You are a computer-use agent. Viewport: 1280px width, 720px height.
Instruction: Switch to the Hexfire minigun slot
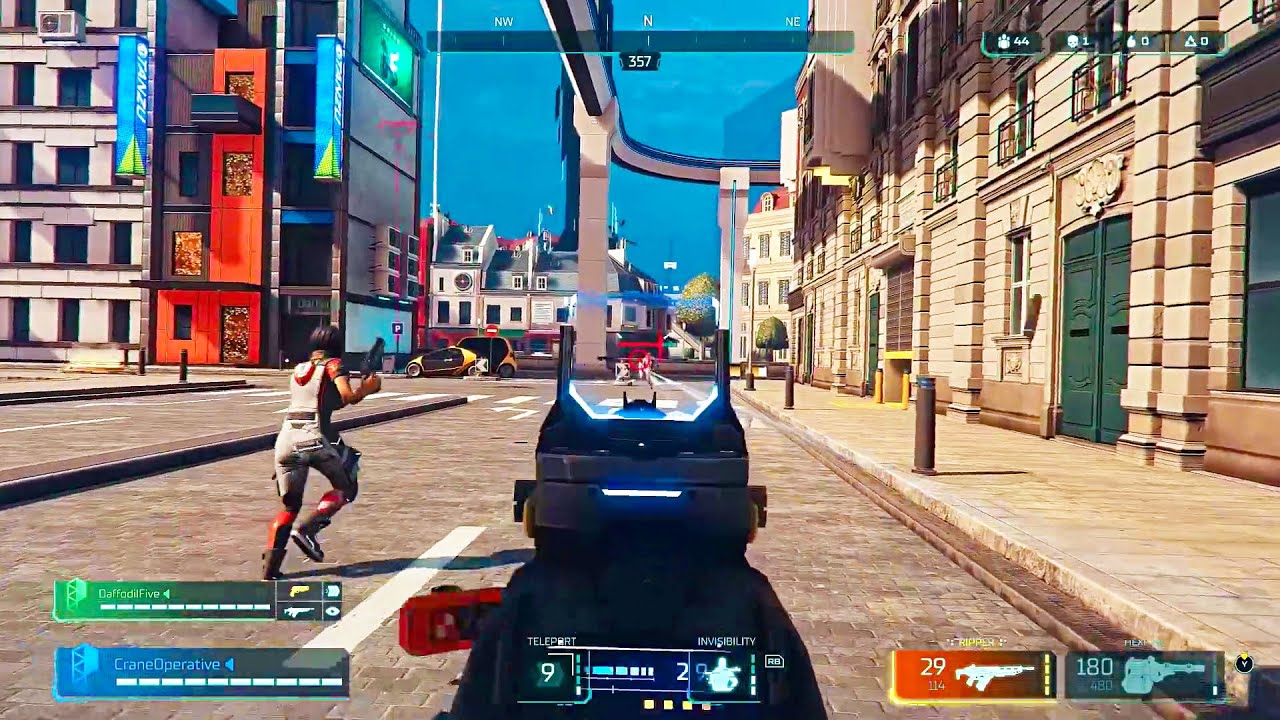coord(1144,675)
